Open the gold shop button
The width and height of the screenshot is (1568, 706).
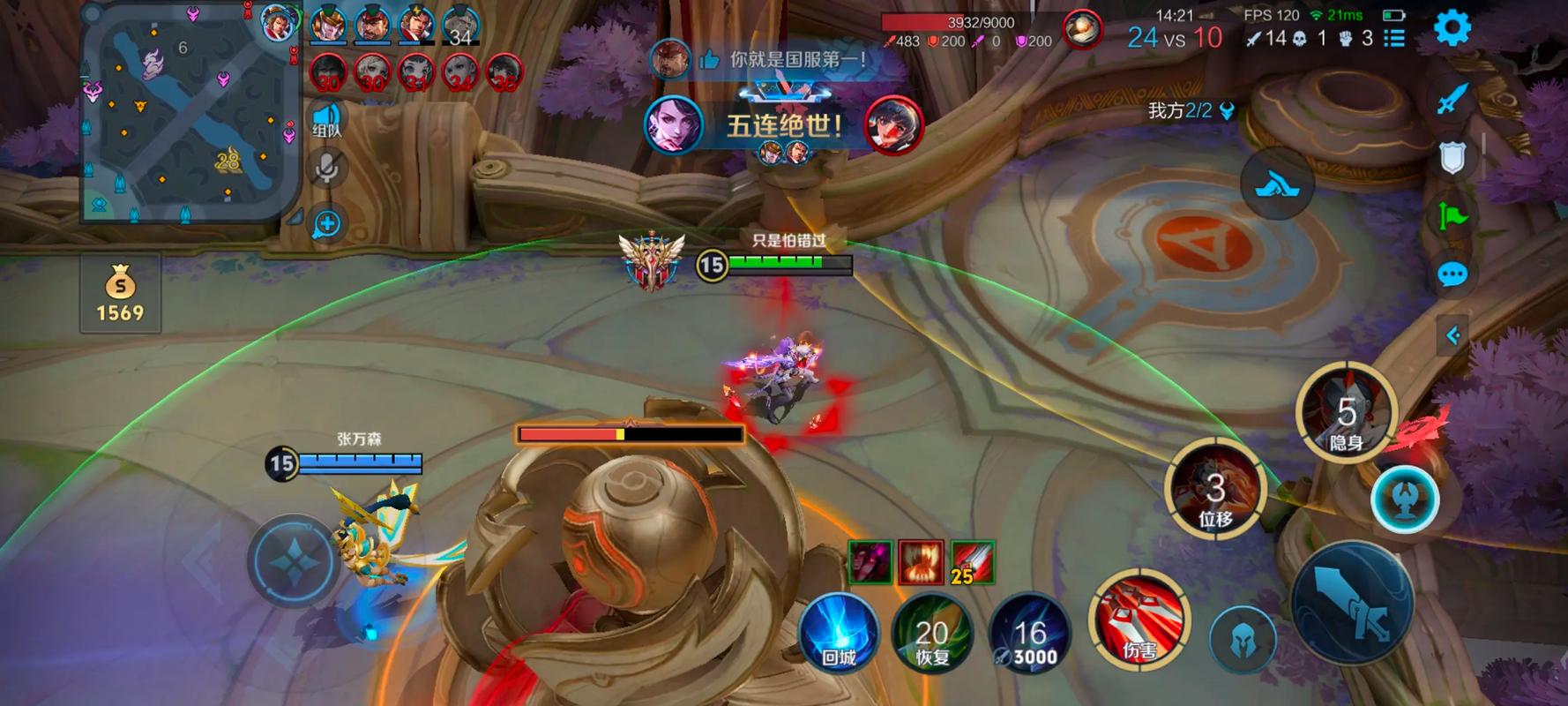pyautogui.click(x=120, y=294)
